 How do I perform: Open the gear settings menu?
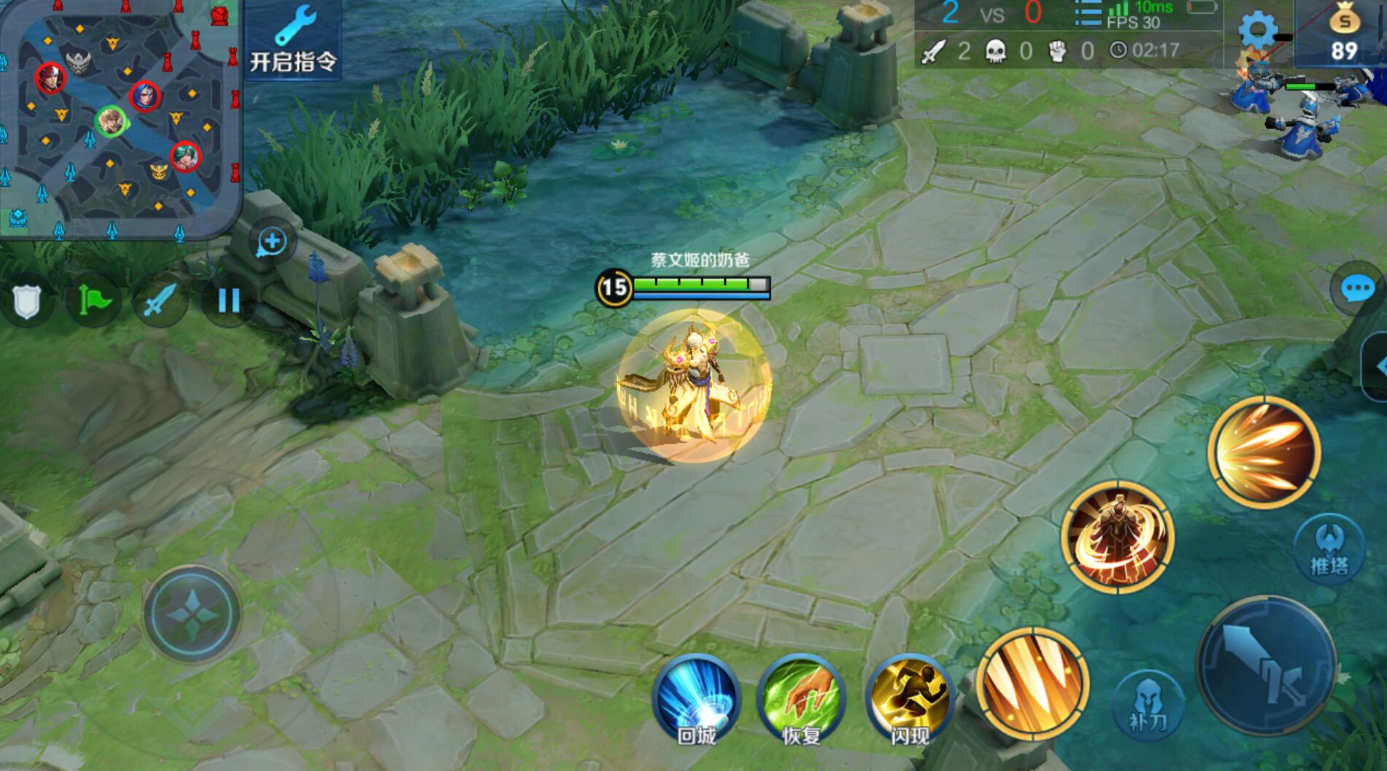[1257, 31]
